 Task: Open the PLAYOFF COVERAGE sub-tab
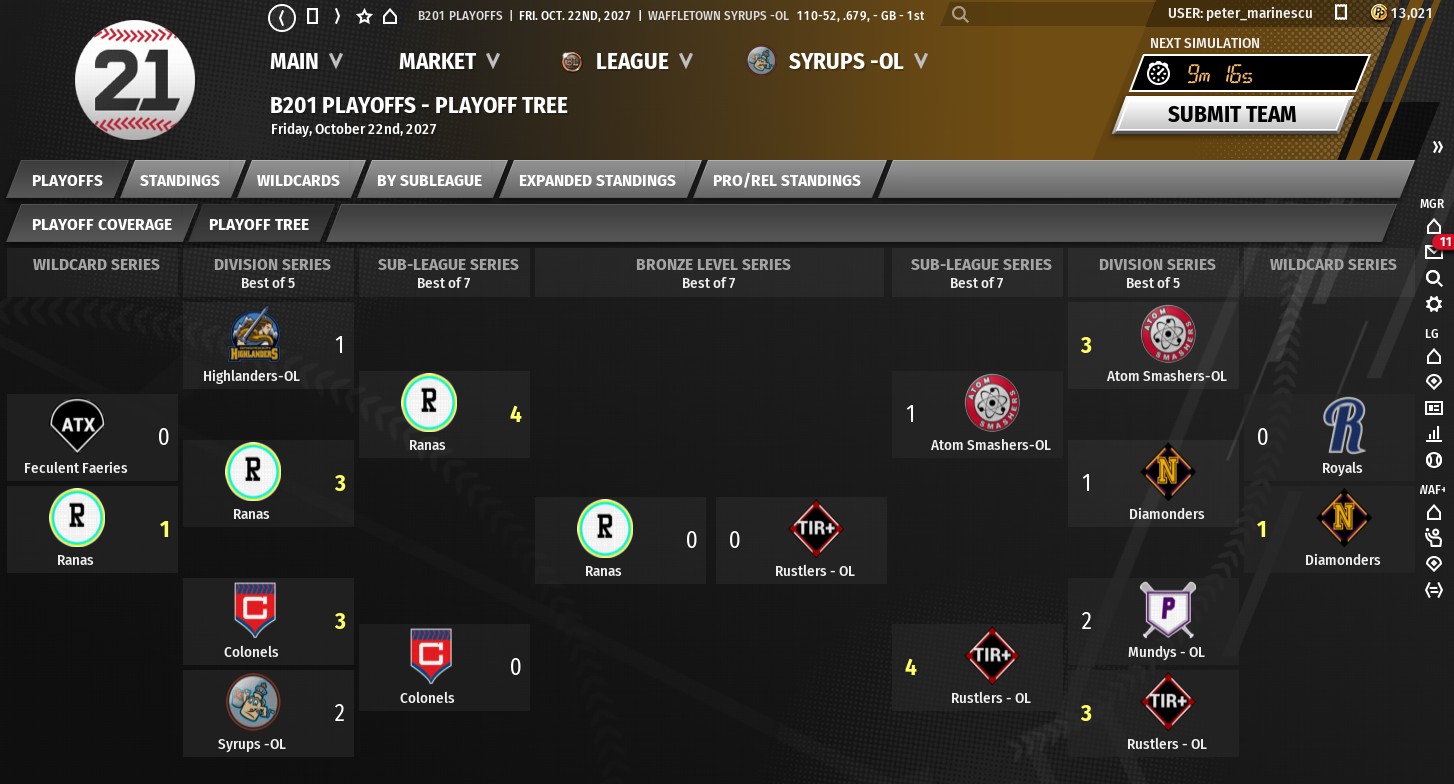pos(102,224)
